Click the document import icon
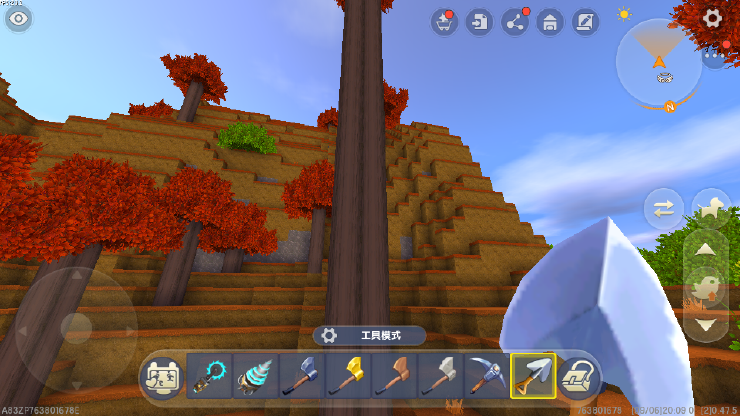Viewport: 740px width, 416px height. click(480, 22)
